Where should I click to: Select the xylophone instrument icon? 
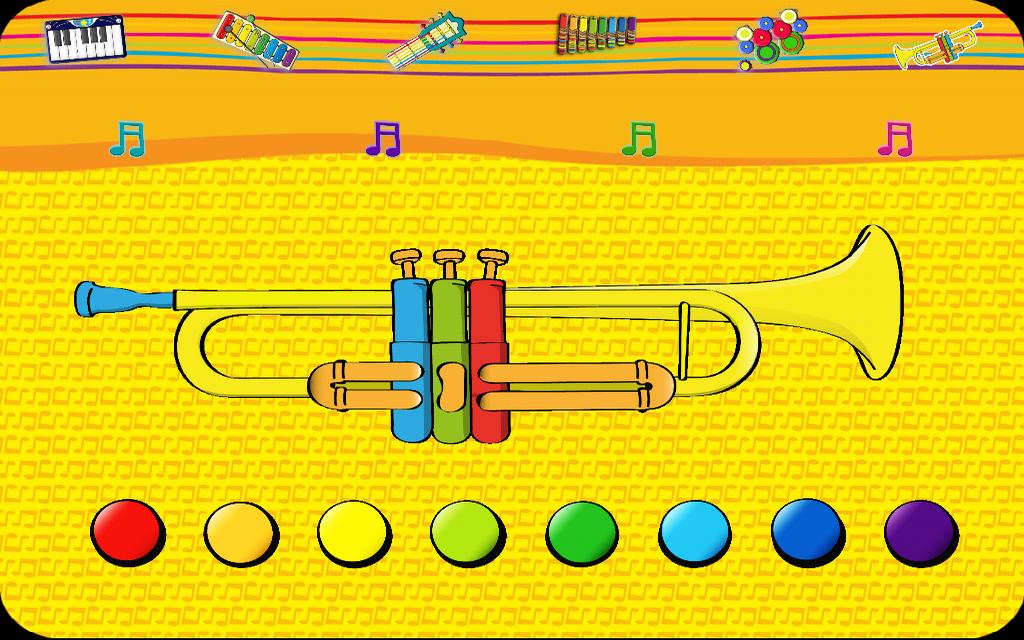click(256, 39)
